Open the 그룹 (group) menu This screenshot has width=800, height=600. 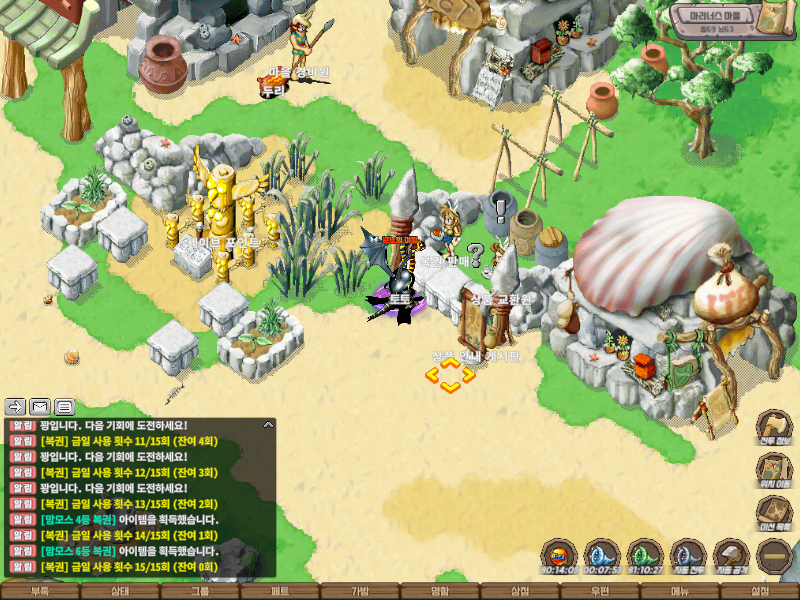tap(200, 591)
